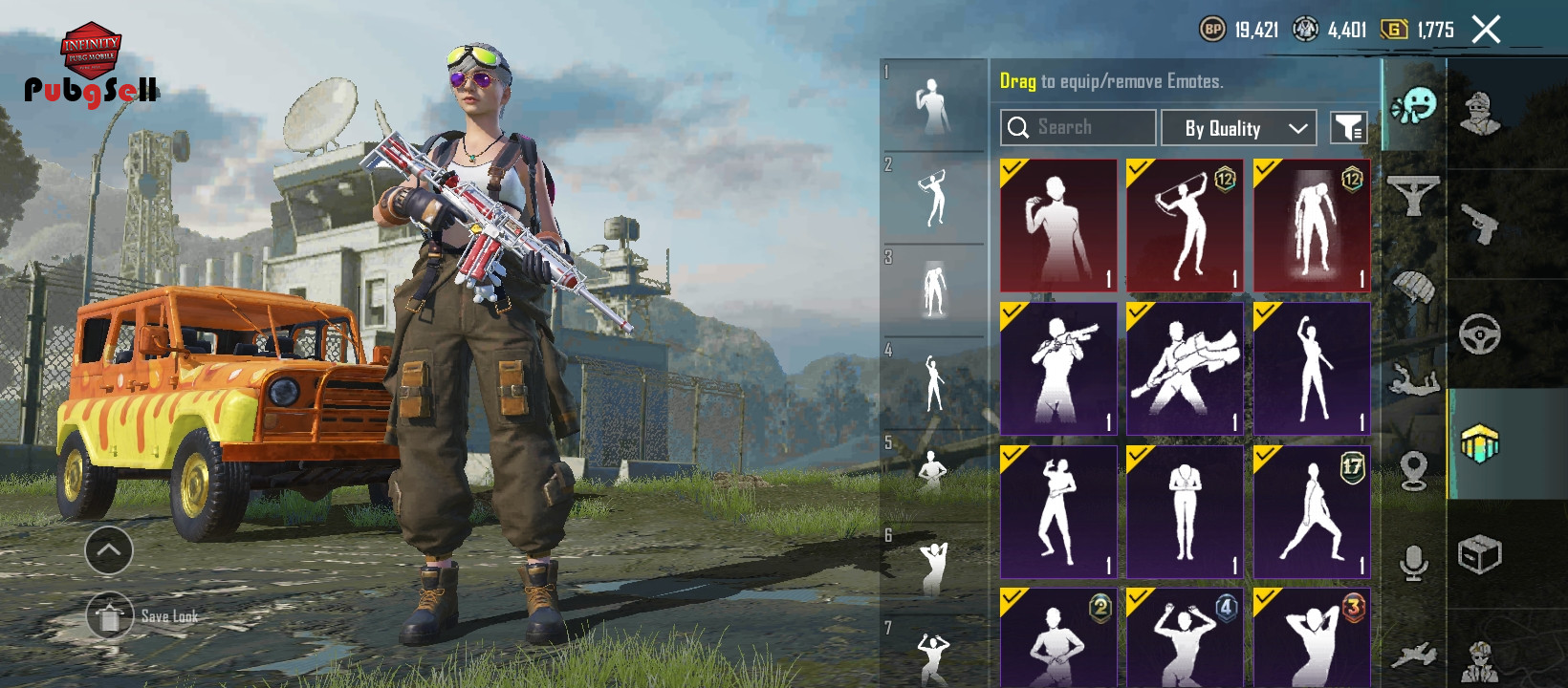Screen dimensions: 1568x688
Task: Select the masked character outfit category
Action: (1479, 114)
